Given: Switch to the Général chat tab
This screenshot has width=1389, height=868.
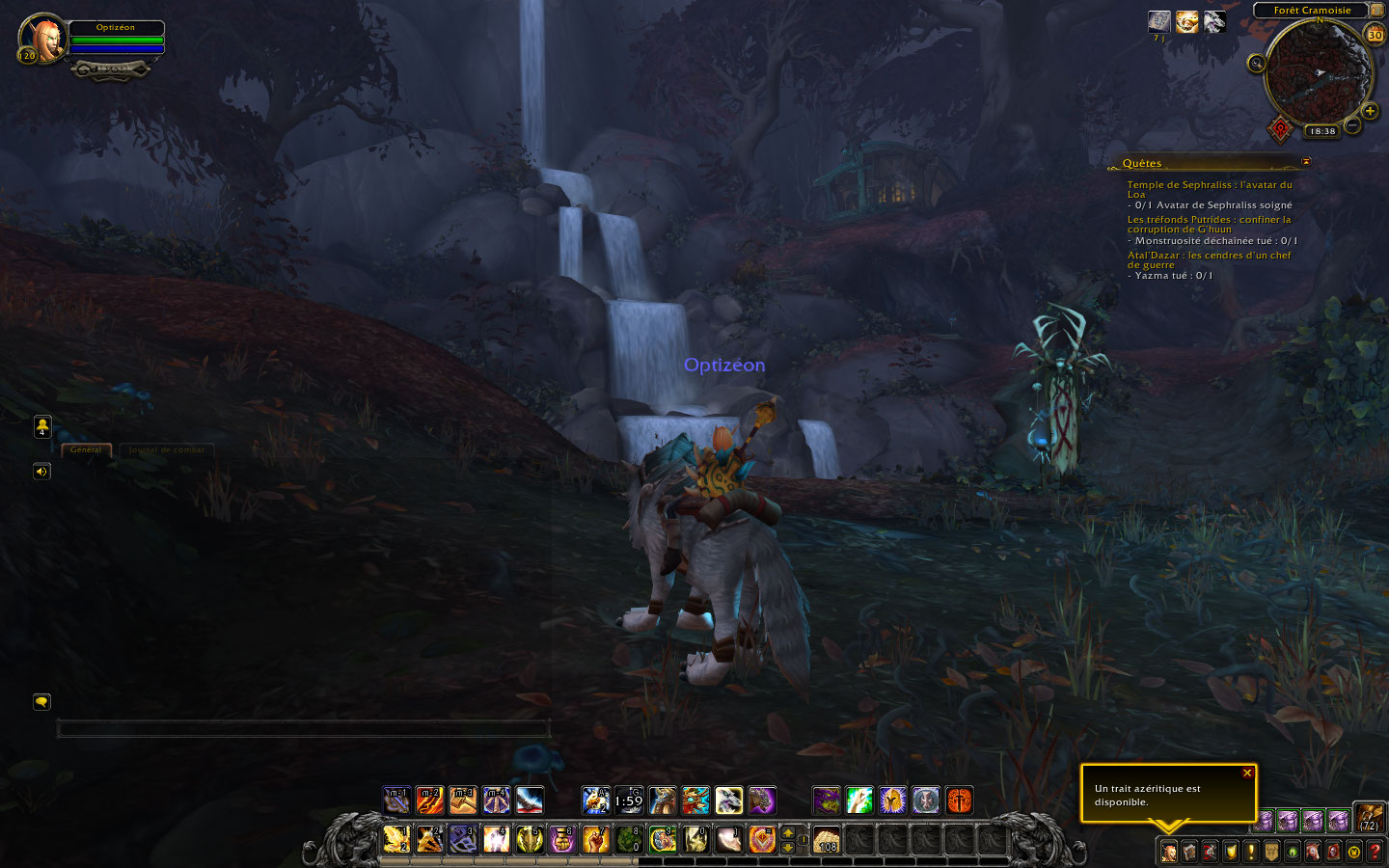Looking at the screenshot, I should 86,450.
